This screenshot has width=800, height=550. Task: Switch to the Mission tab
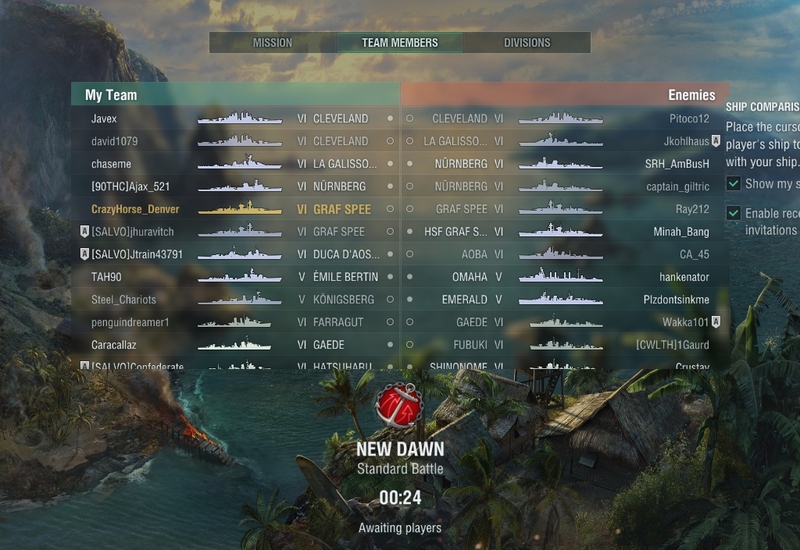272,43
